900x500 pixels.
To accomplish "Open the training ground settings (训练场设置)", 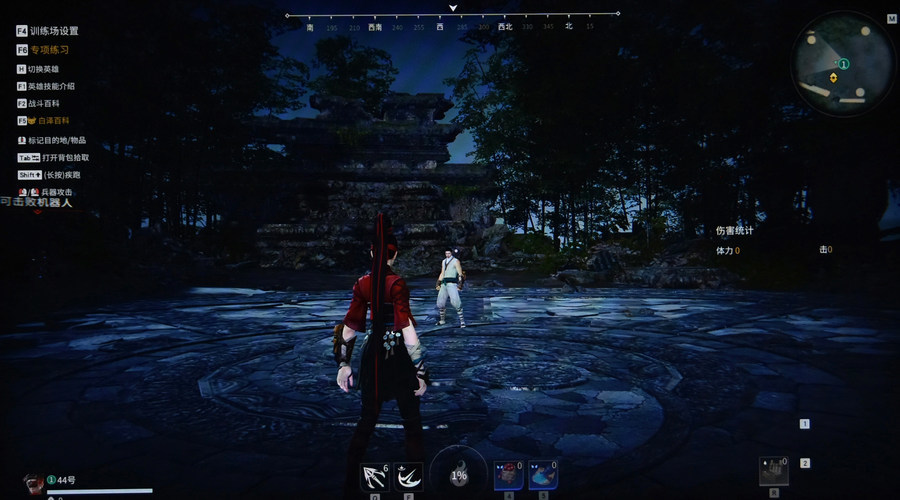I will point(54,32).
